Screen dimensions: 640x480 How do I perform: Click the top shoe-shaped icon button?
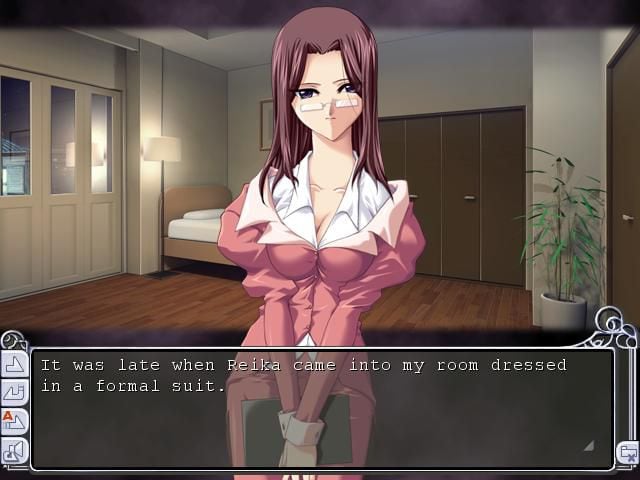[15, 364]
